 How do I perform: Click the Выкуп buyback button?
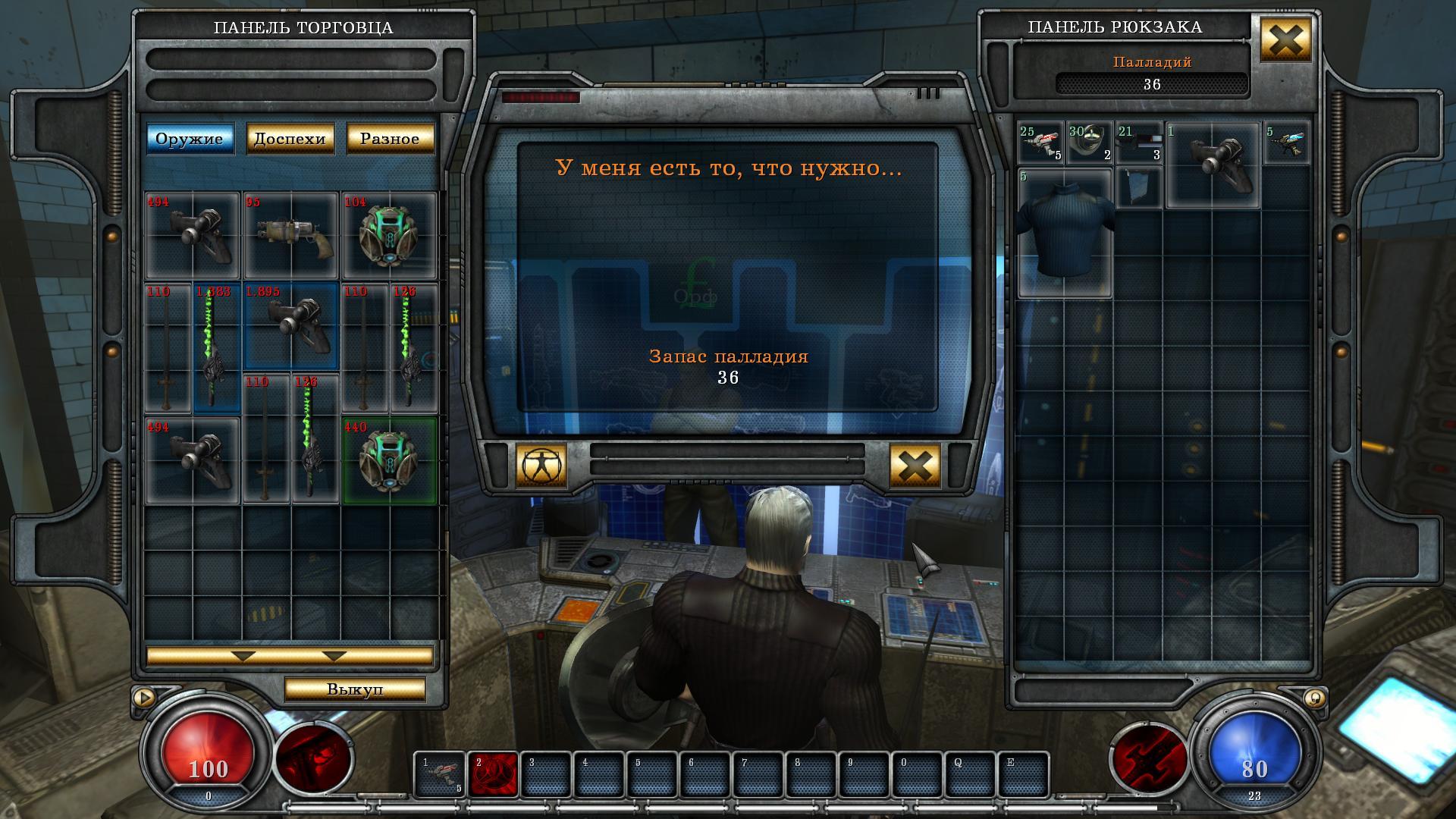pyautogui.click(x=354, y=689)
